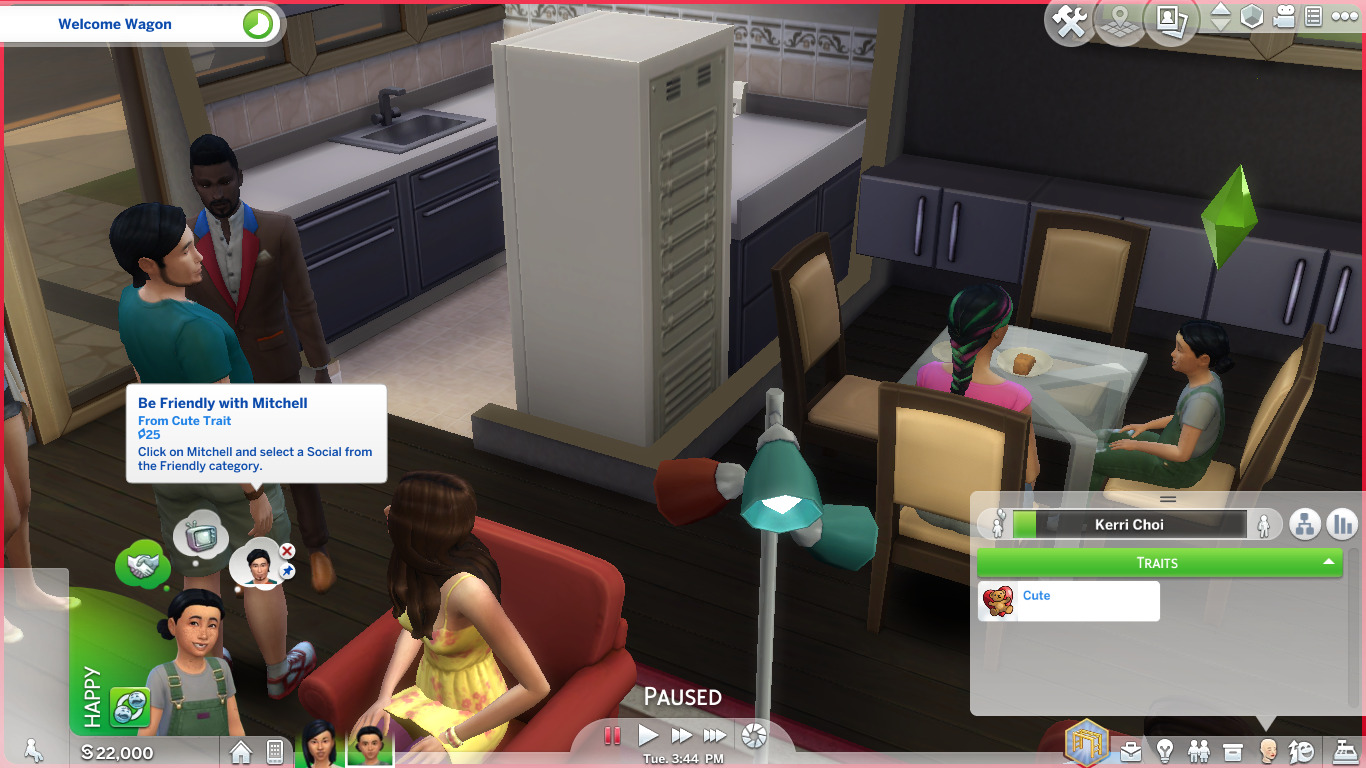Raise the floor level with the up arrow
Image resolution: width=1366 pixels, height=768 pixels.
[x=1221, y=10]
